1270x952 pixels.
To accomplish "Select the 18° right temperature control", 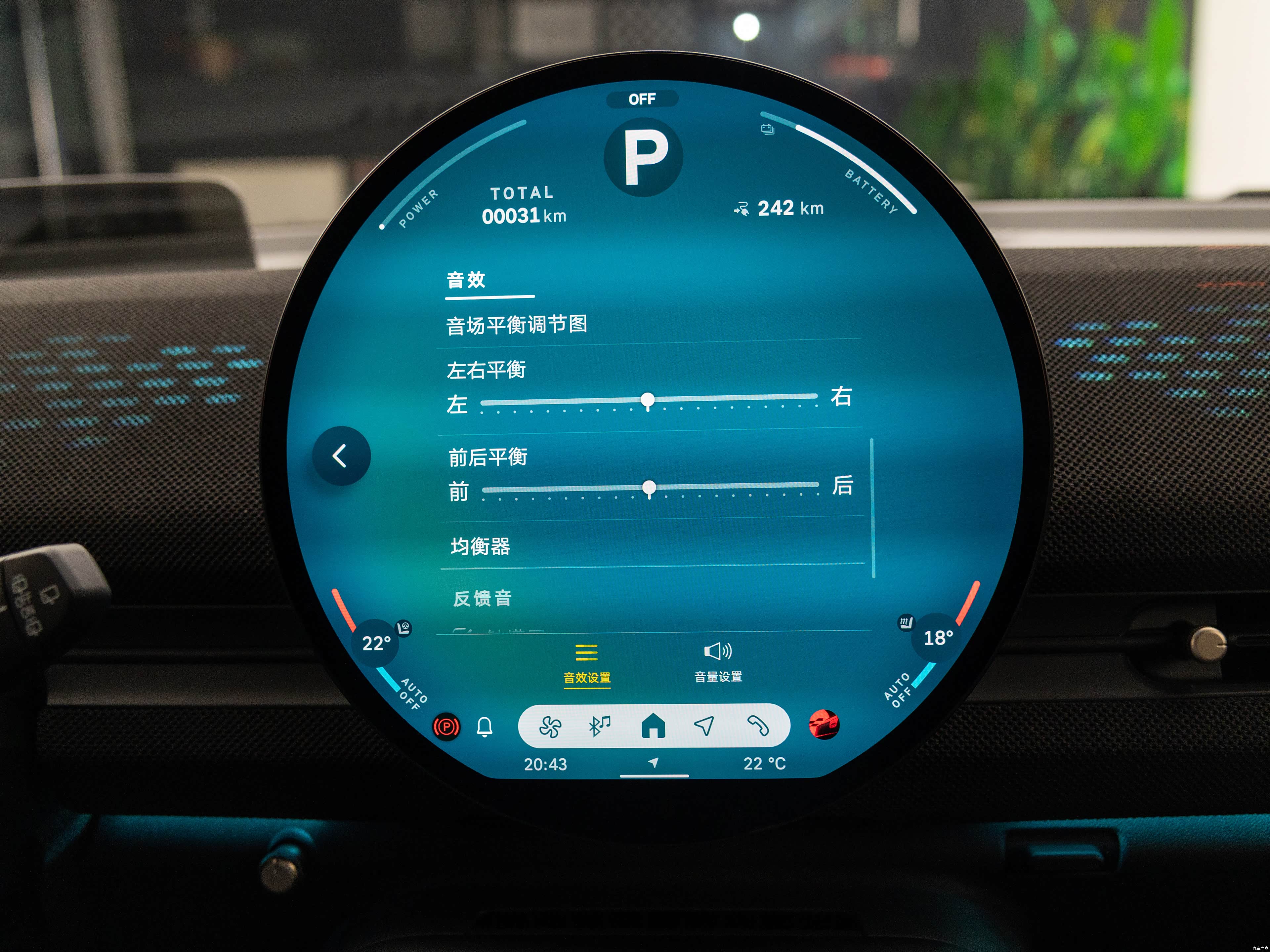I will pyautogui.click(x=938, y=638).
